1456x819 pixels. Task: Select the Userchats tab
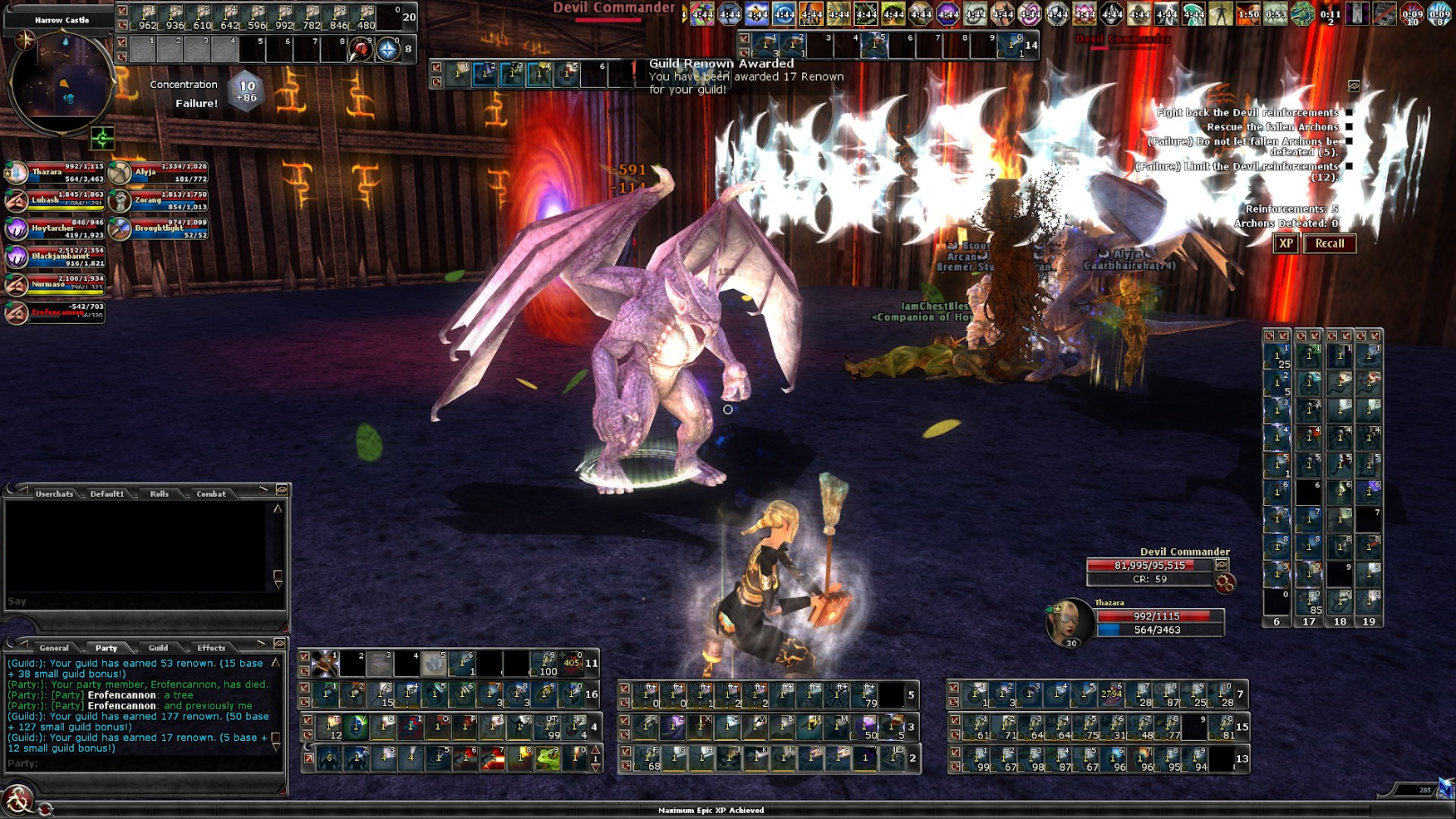[54, 493]
